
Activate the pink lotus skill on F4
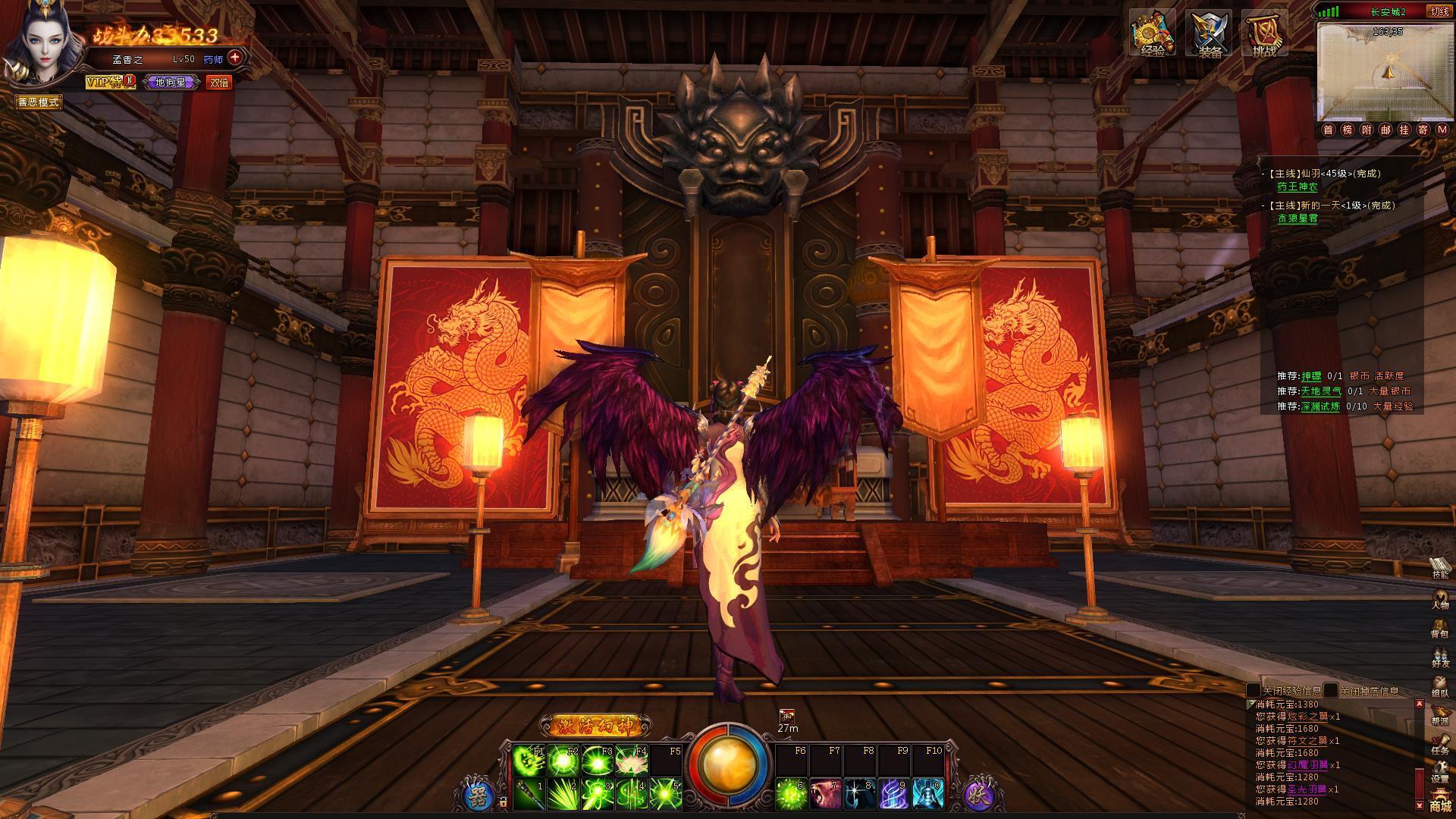632,760
